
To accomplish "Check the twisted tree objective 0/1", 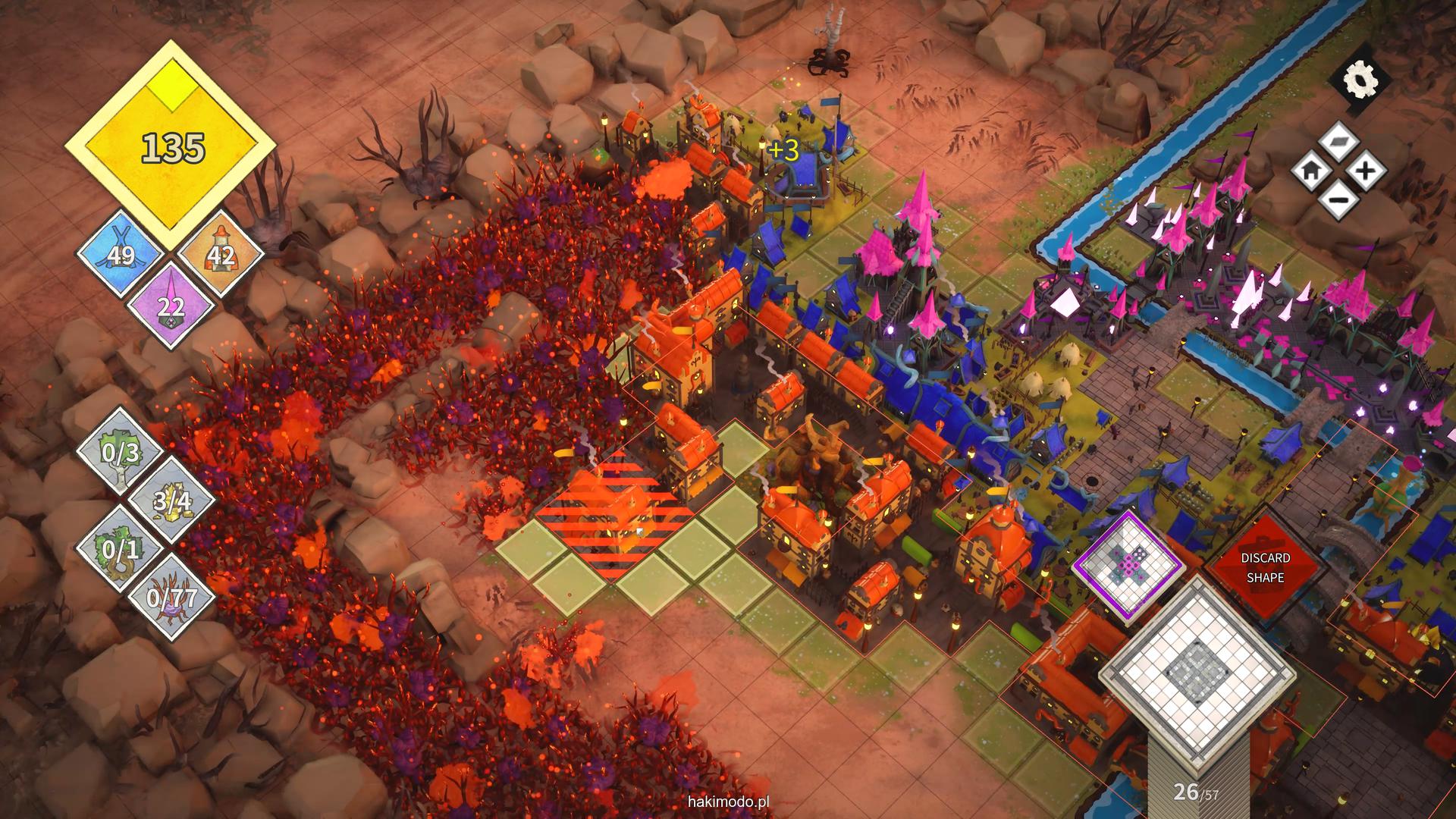I will pyautogui.click(x=121, y=548).
